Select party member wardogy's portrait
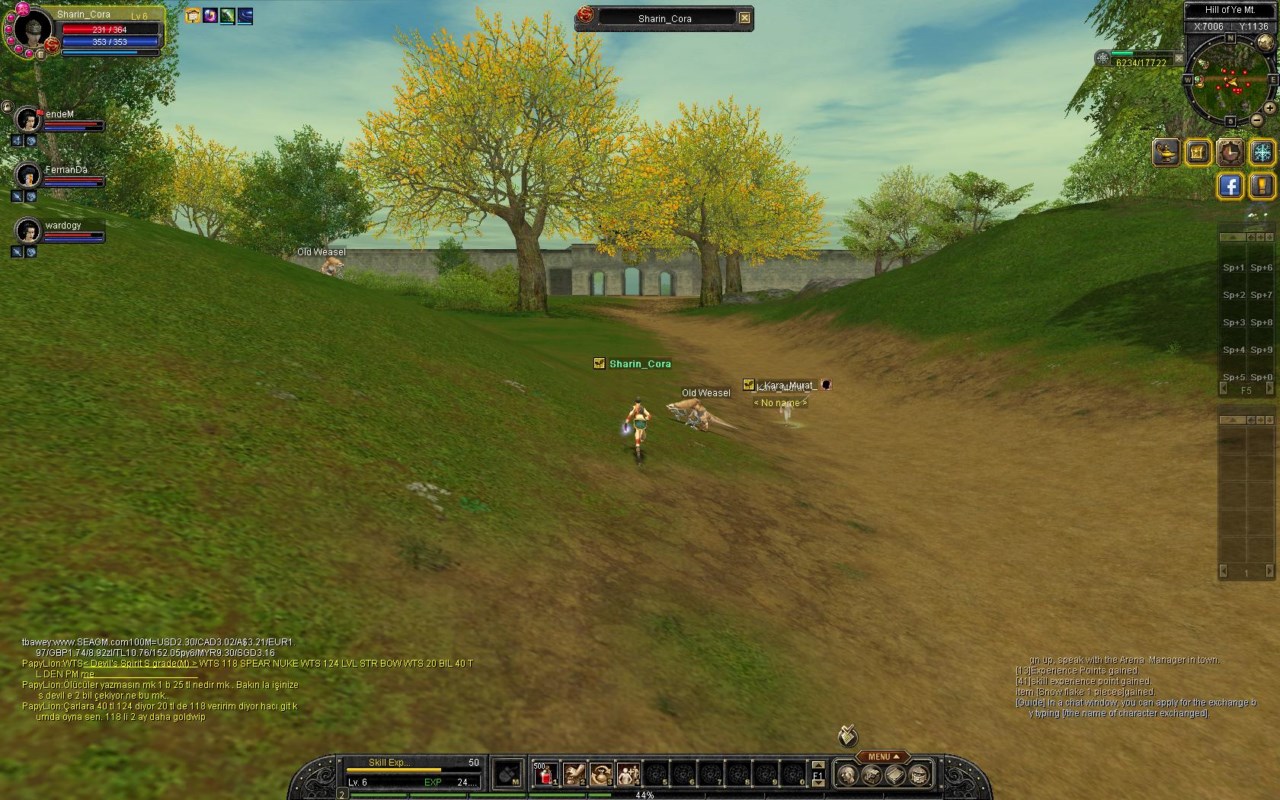Viewport: 1280px width, 800px height. [x=28, y=230]
